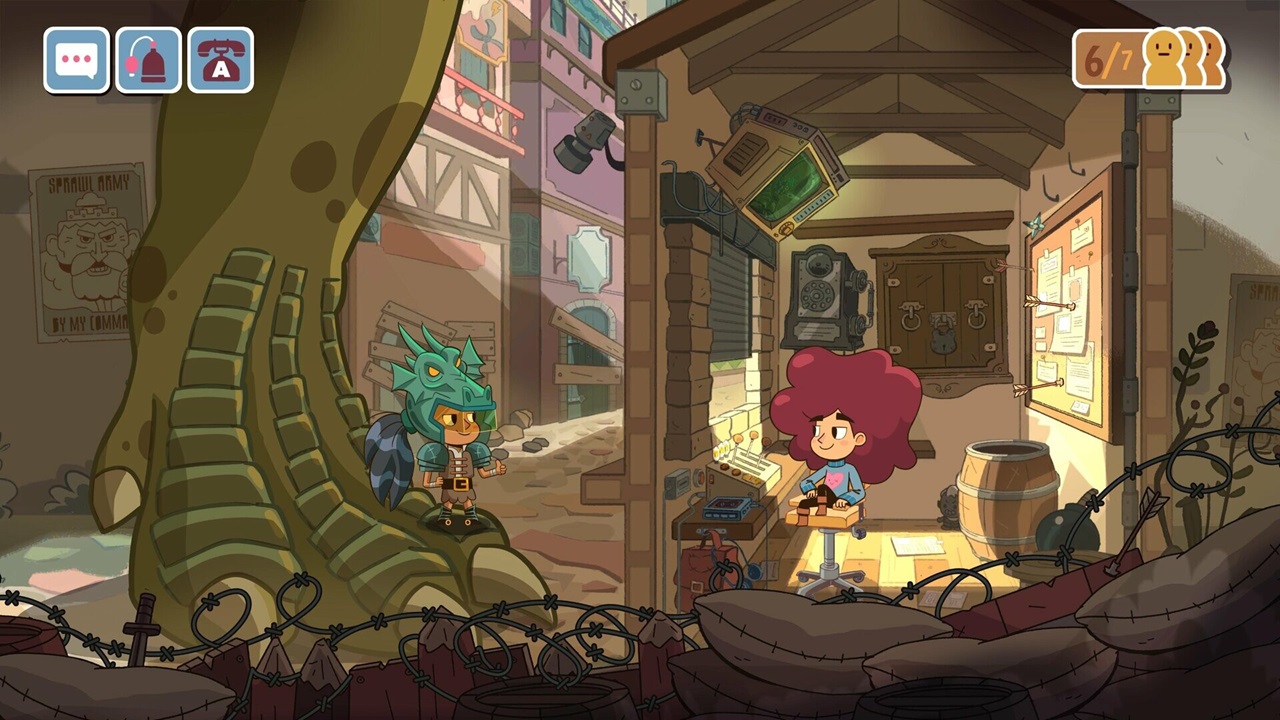
Task: Open the telephone directory icon marked A
Action: 219,61
